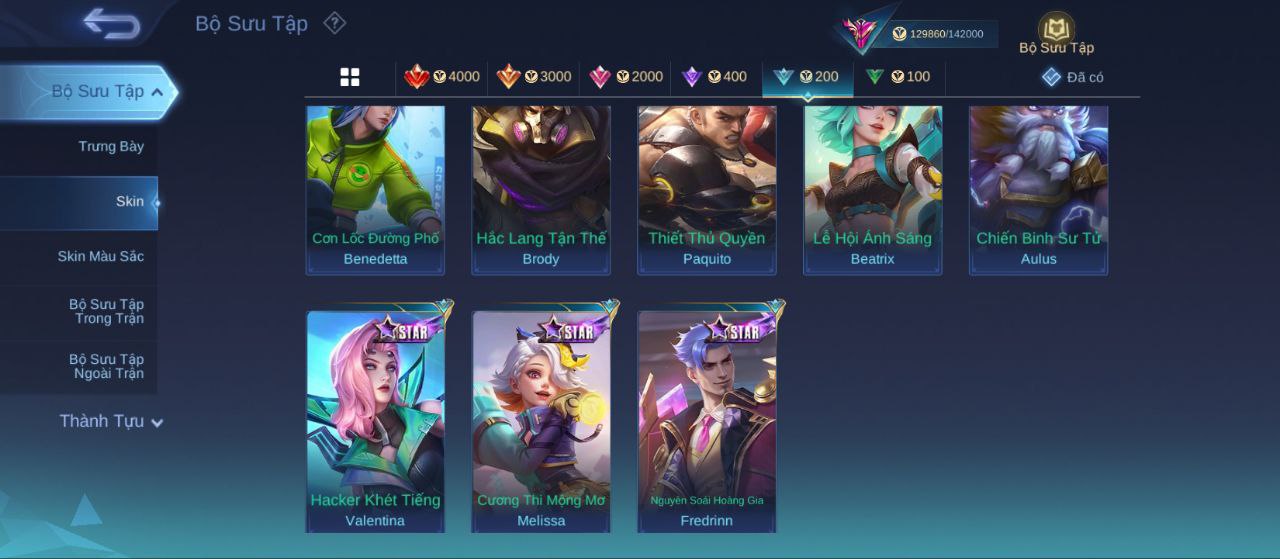Viewport: 1280px width, 559px height.
Task: Switch to the 3000 points tier tab
Action: click(x=534, y=77)
